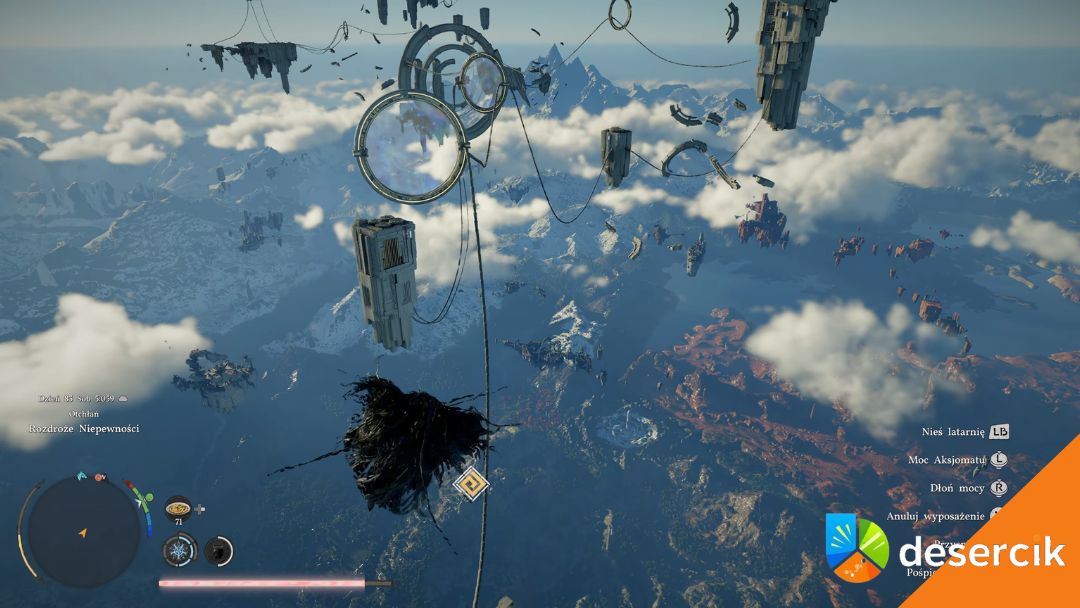Click the golden square objective marker
This screenshot has width=1080, height=608.
pyautogui.click(x=469, y=485)
